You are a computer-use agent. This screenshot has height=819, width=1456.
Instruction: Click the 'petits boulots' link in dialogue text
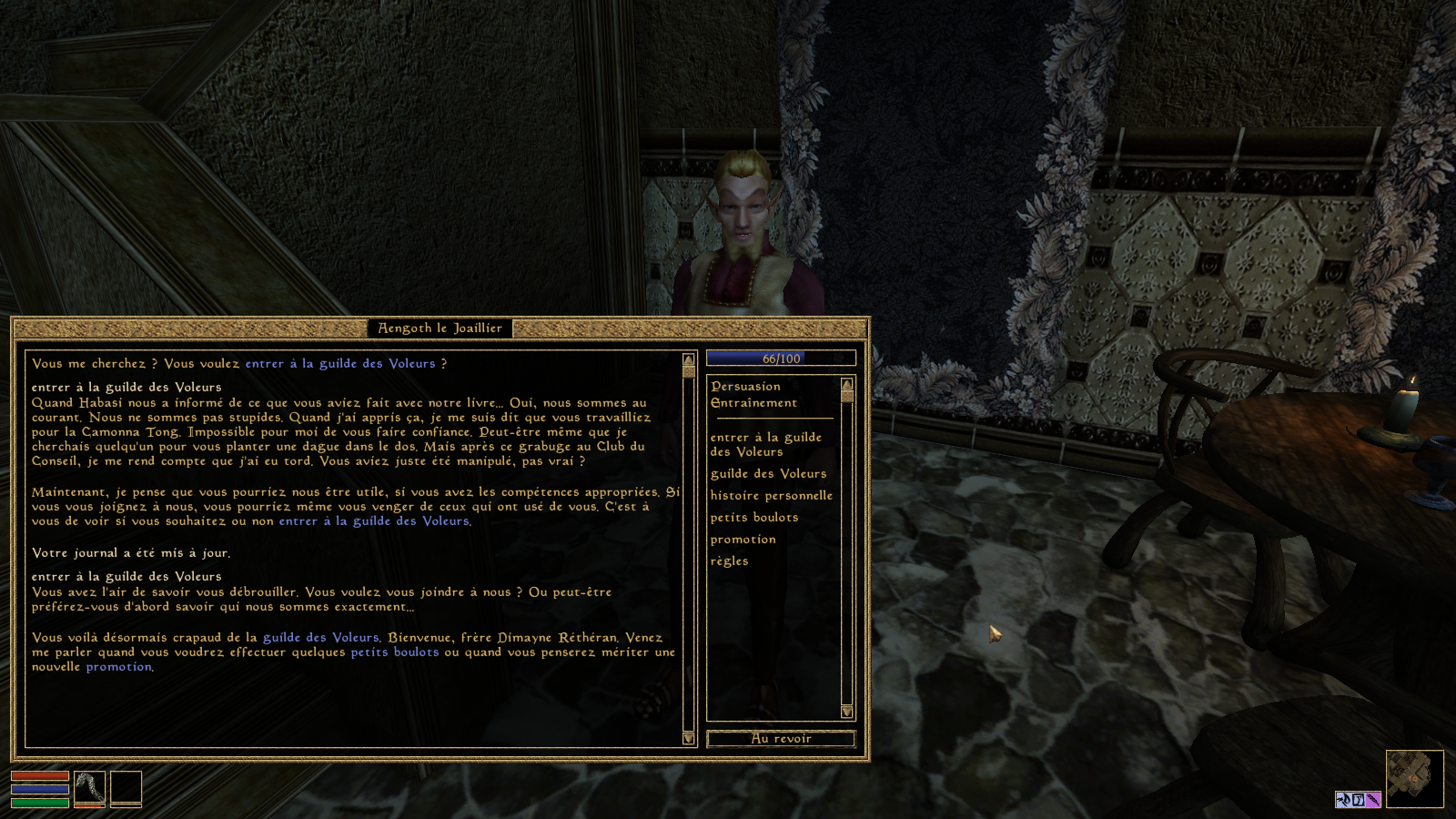(394, 652)
